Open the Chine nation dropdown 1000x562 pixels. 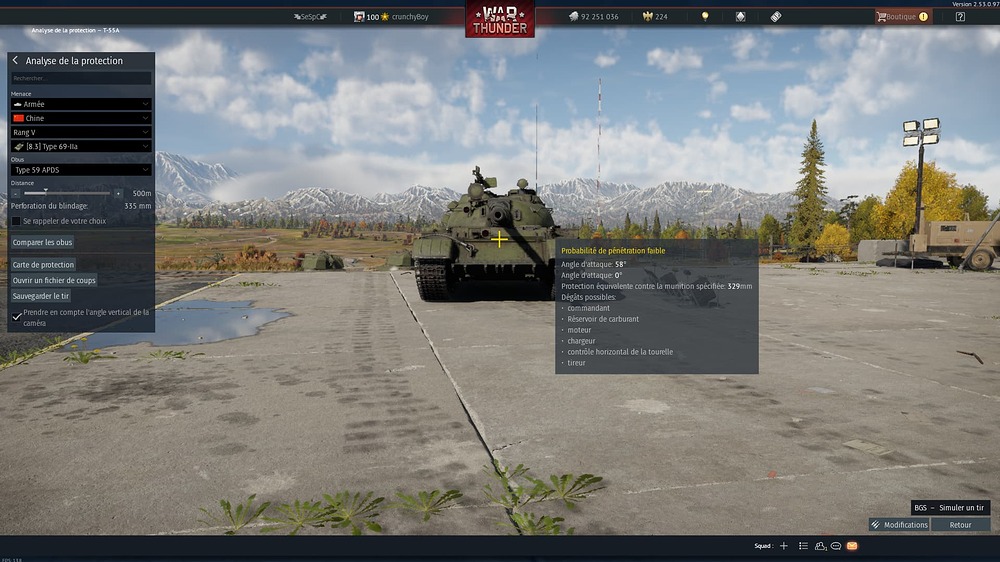click(x=81, y=118)
